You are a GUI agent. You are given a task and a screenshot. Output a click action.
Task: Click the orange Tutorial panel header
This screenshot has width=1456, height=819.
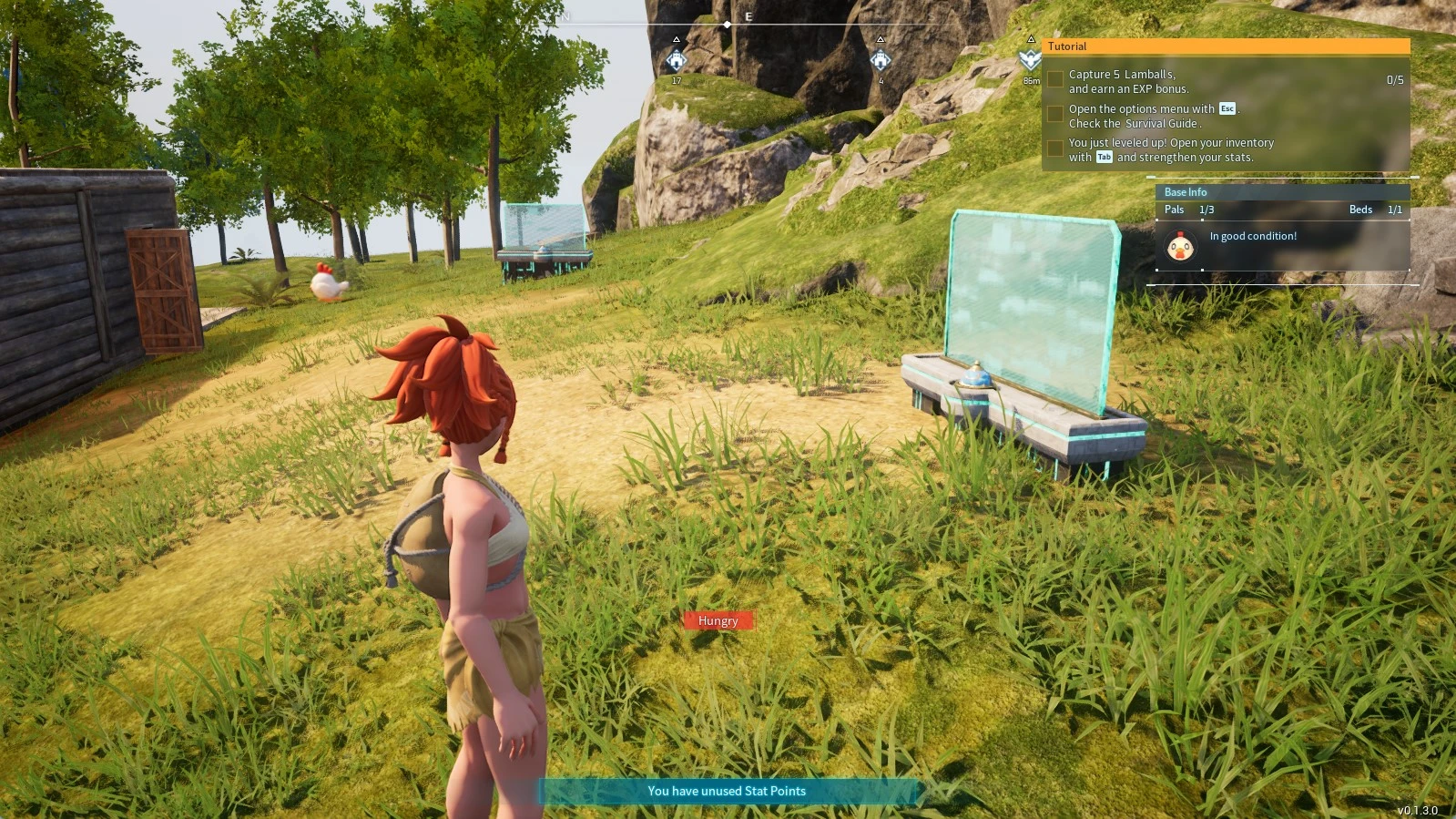(1226, 46)
